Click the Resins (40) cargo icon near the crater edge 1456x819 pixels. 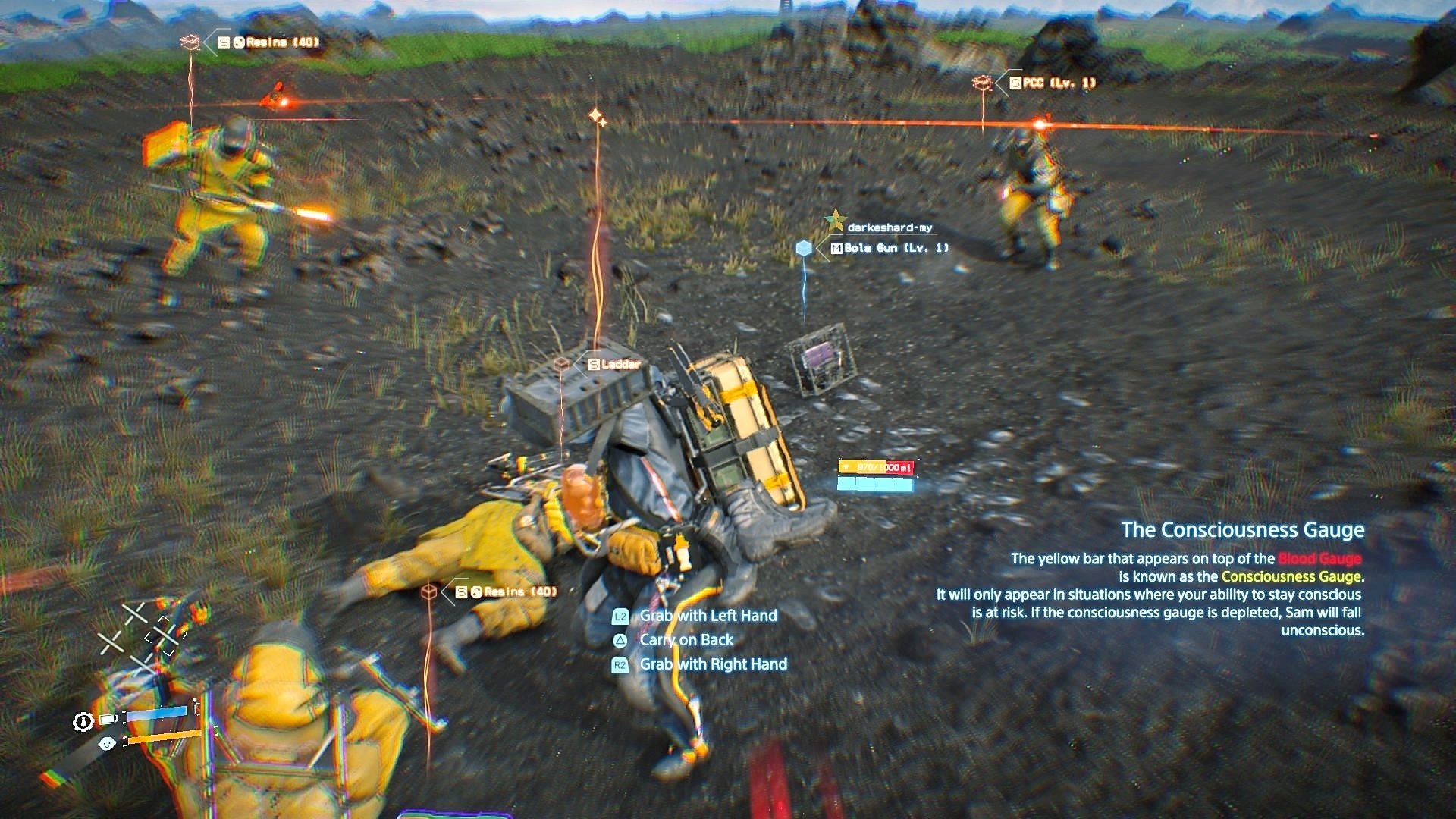click(188, 43)
